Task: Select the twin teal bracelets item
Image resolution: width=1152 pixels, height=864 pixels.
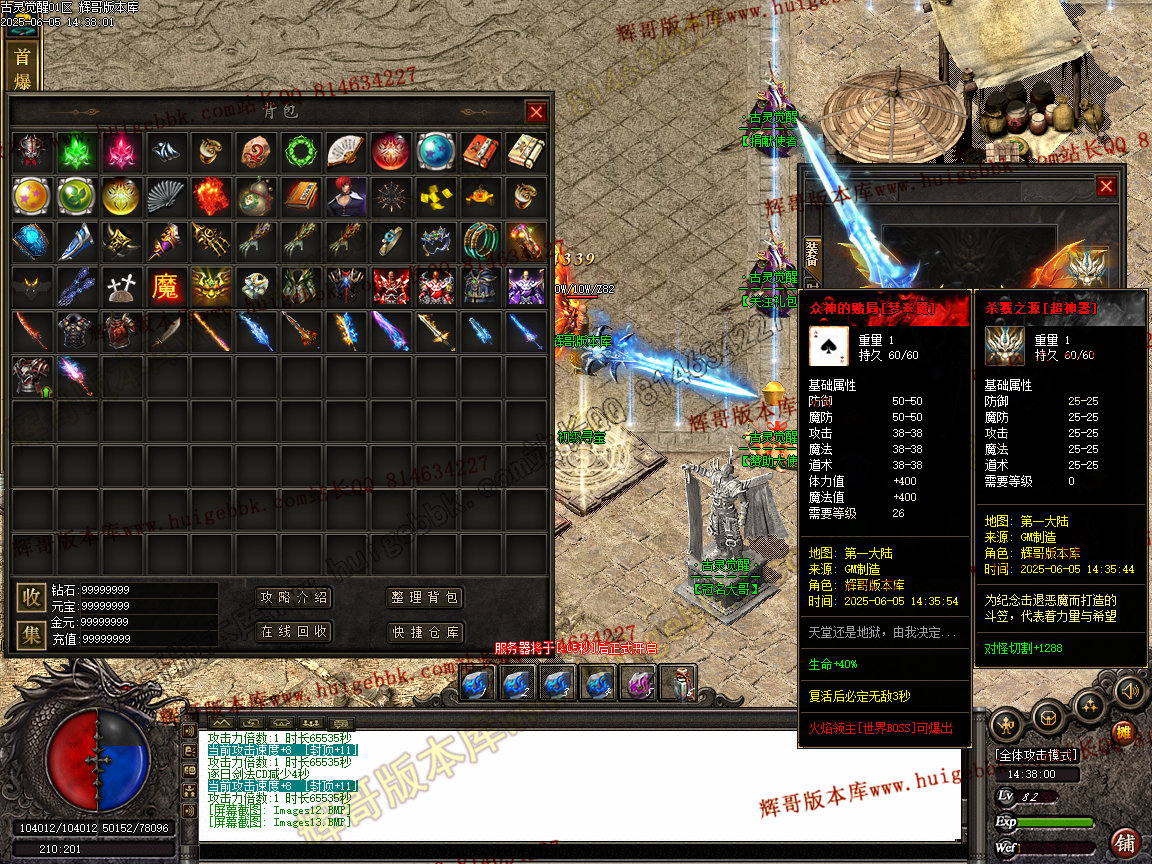Action: (480, 242)
